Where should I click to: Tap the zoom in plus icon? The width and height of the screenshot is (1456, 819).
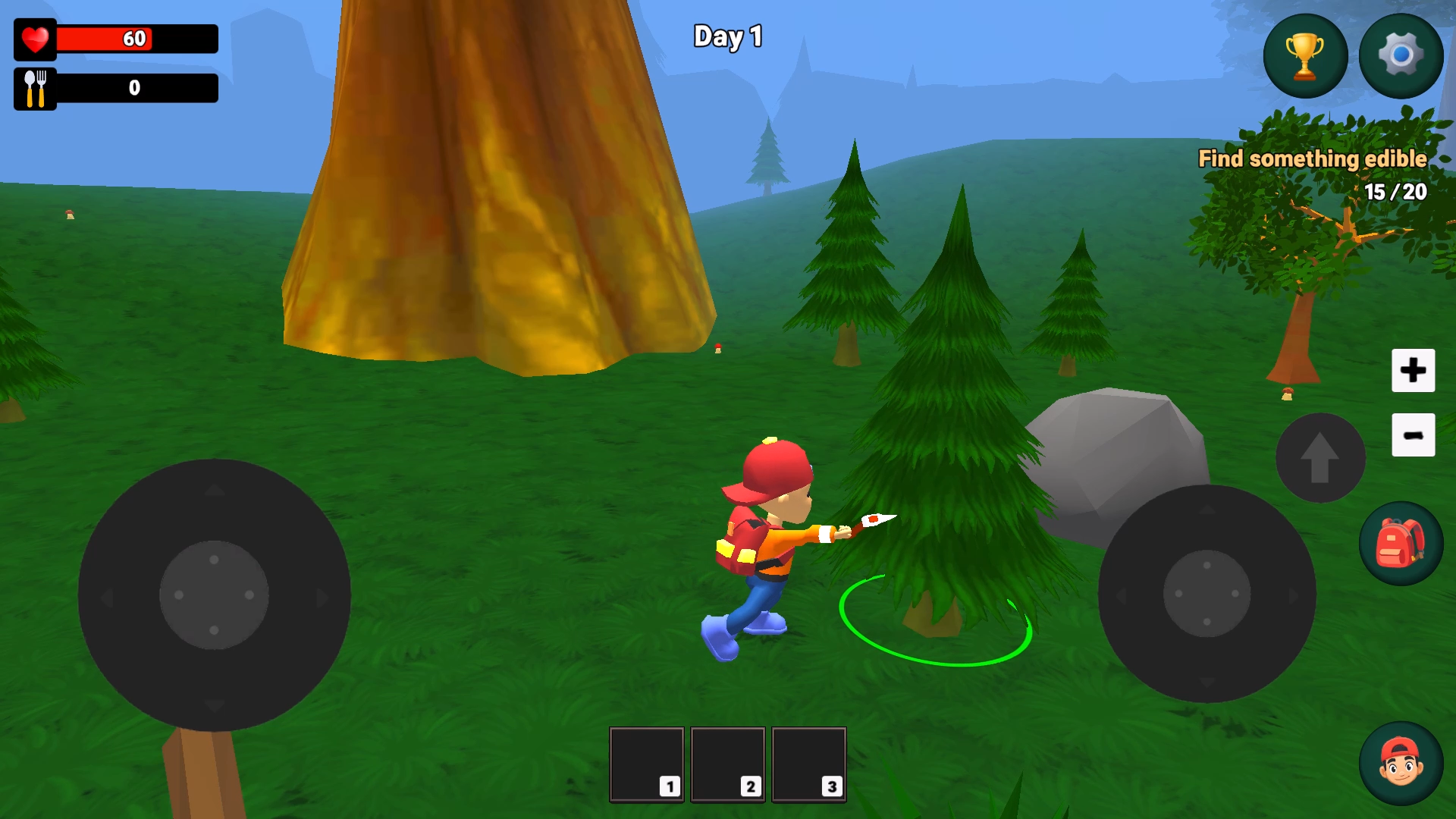pos(1413,371)
